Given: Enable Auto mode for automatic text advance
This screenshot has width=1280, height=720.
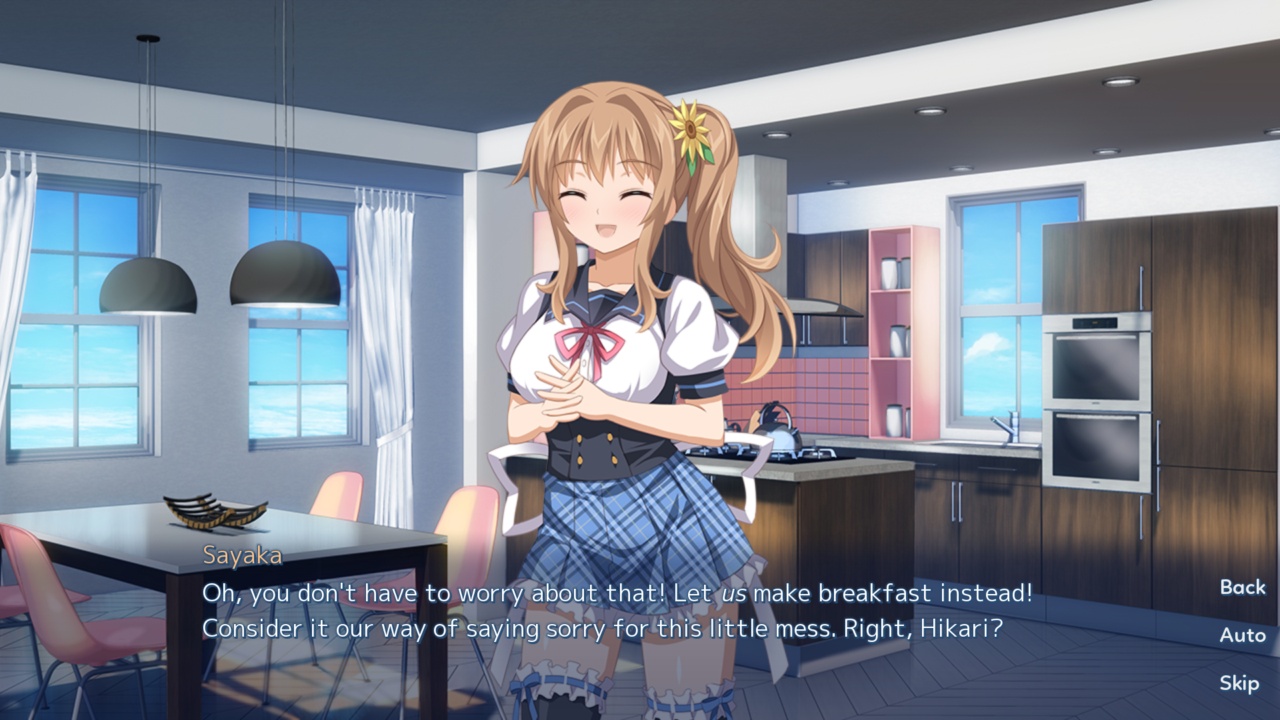Looking at the screenshot, I should coord(1243,637).
